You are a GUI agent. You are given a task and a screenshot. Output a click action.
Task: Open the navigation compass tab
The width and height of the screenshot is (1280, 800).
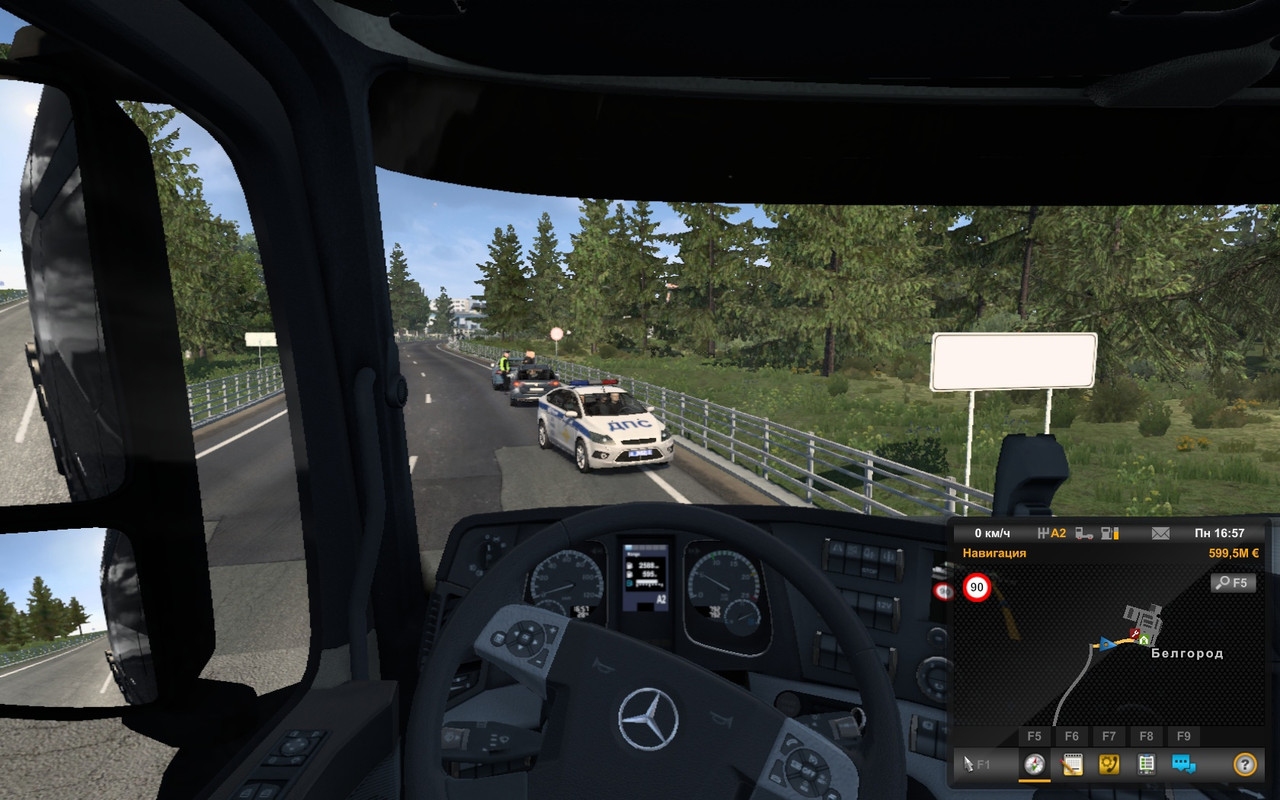tap(1034, 765)
